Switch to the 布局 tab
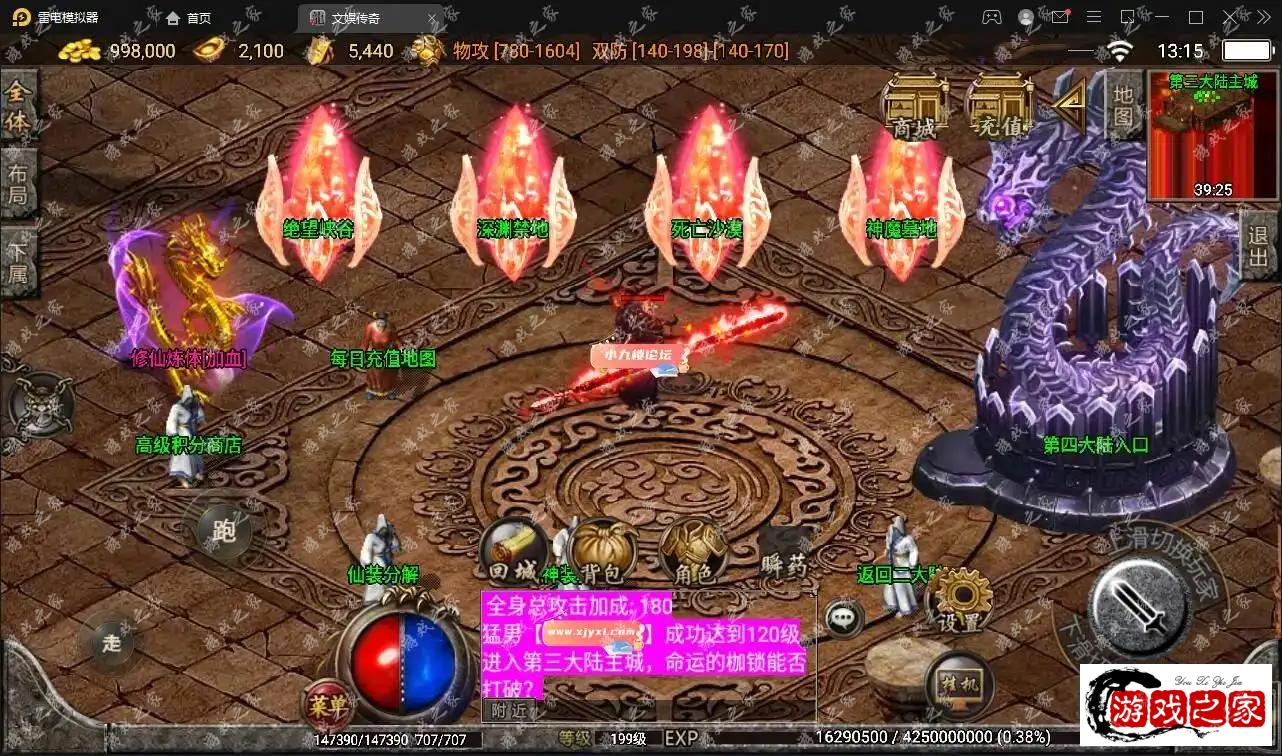The image size is (1282, 756). (x=18, y=183)
